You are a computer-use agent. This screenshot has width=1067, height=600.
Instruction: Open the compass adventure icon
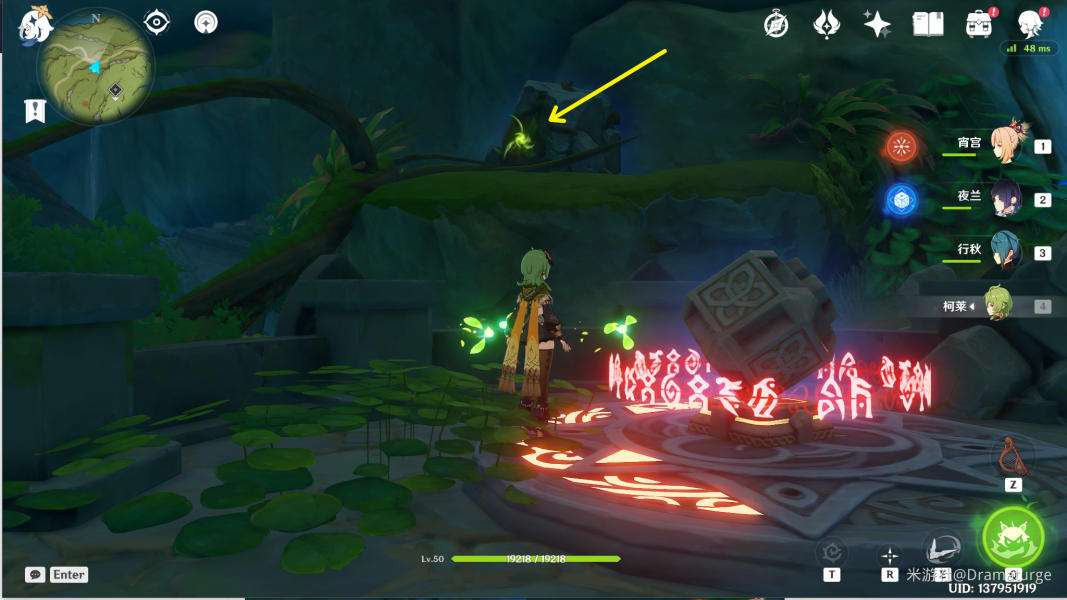coord(776,24)
